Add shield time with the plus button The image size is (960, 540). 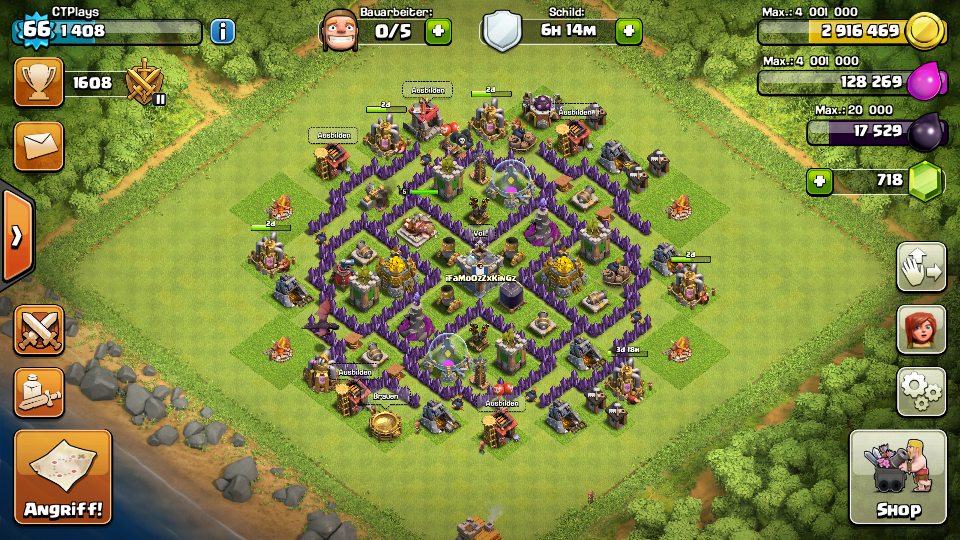click(628, 31)
